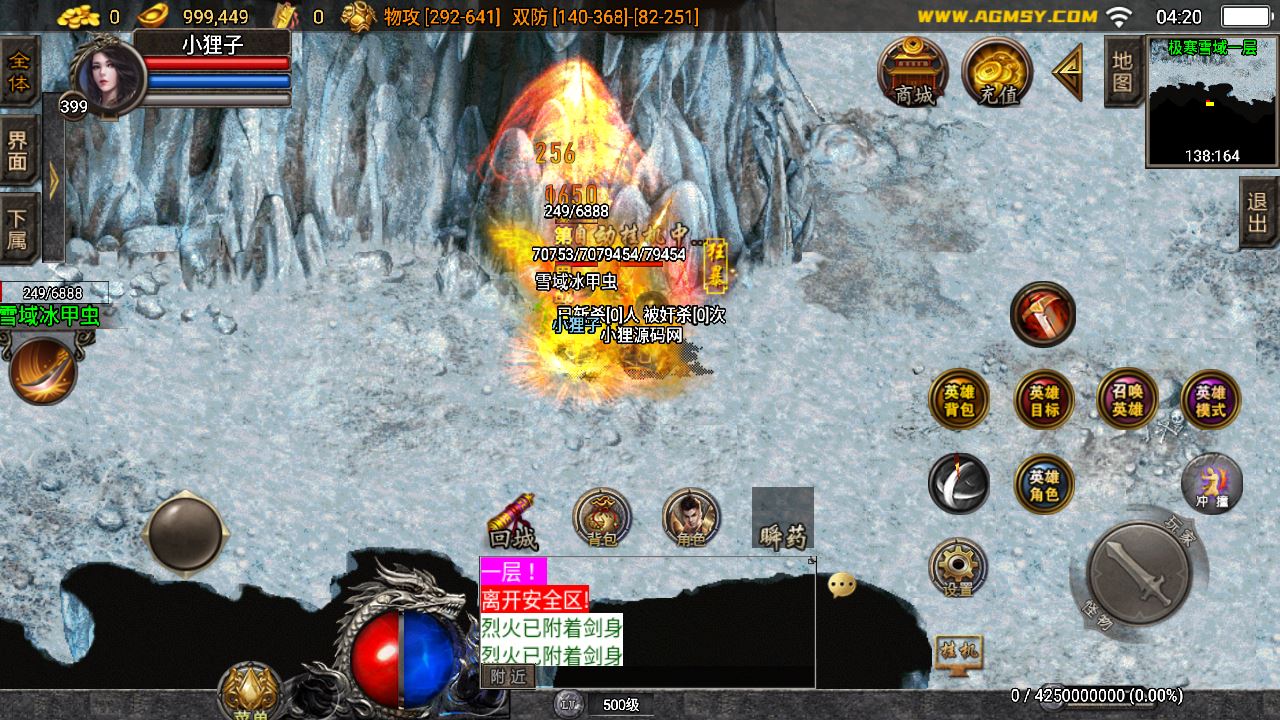Start auto-battle with the 挂机 button

[x=957, y=653]
